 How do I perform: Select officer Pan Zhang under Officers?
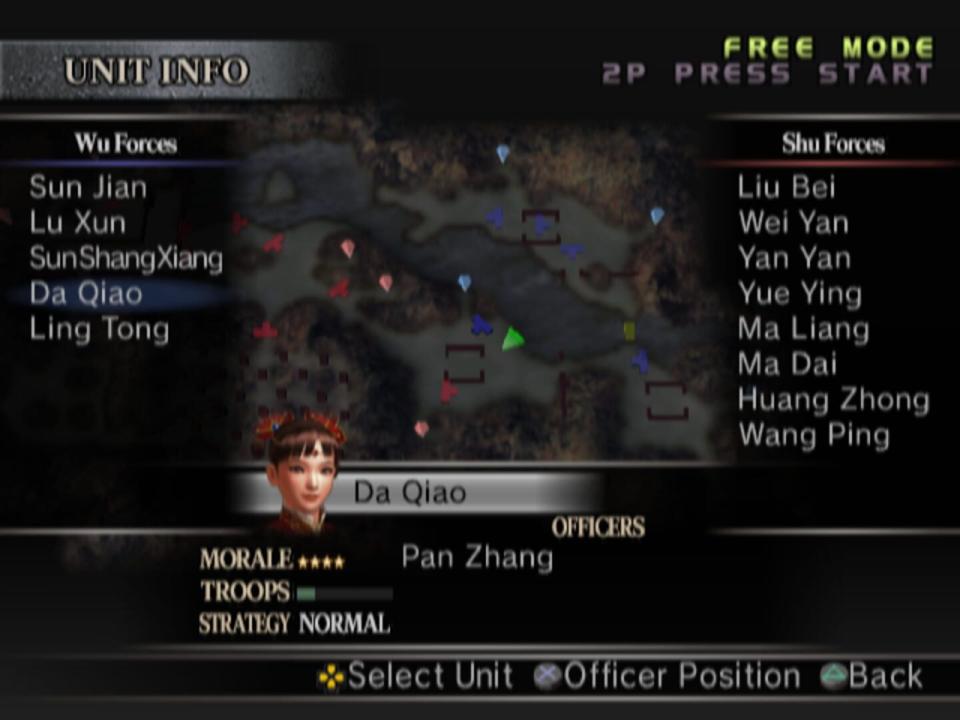tap(477, 557)
